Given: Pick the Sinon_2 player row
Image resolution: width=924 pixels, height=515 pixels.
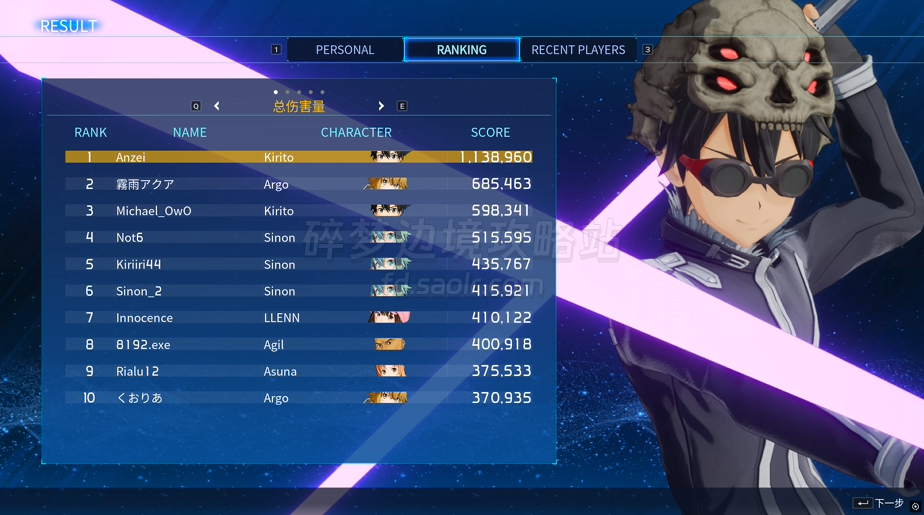Looking at the screenshot, I should click(x=298, y=291).
